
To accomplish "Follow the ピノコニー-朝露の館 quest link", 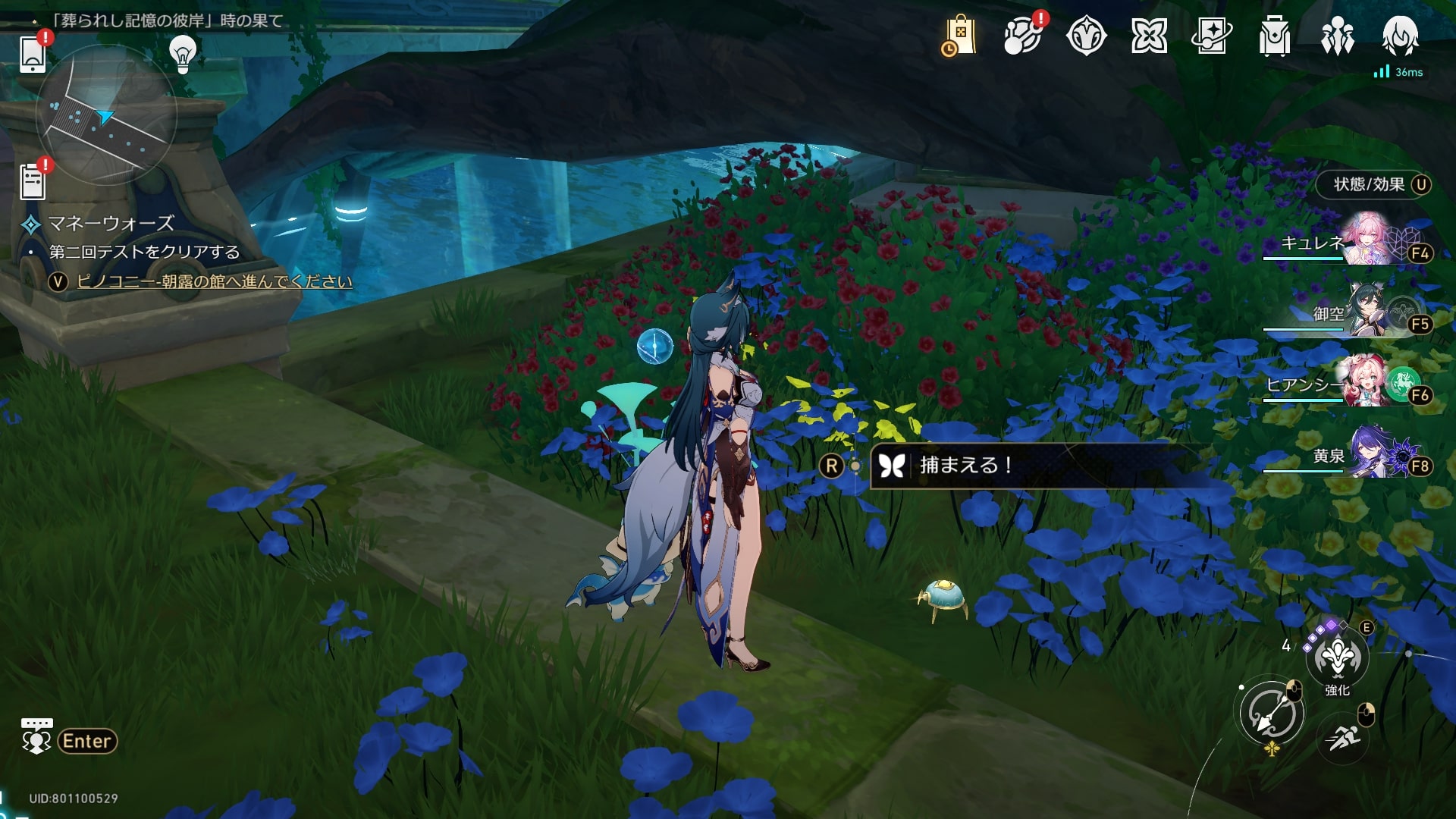I will [215, 281].
